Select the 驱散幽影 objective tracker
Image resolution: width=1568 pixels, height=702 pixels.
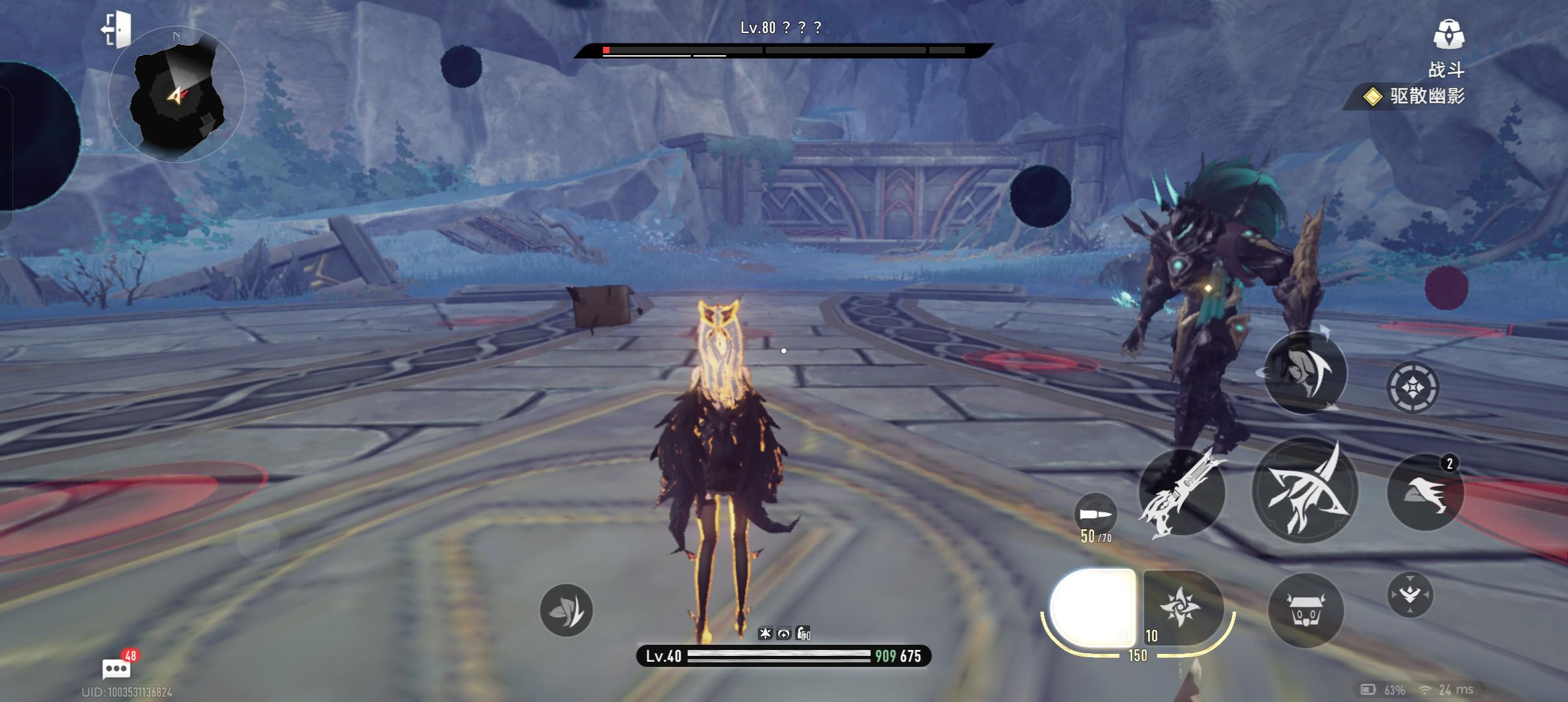click(1416, 97)
